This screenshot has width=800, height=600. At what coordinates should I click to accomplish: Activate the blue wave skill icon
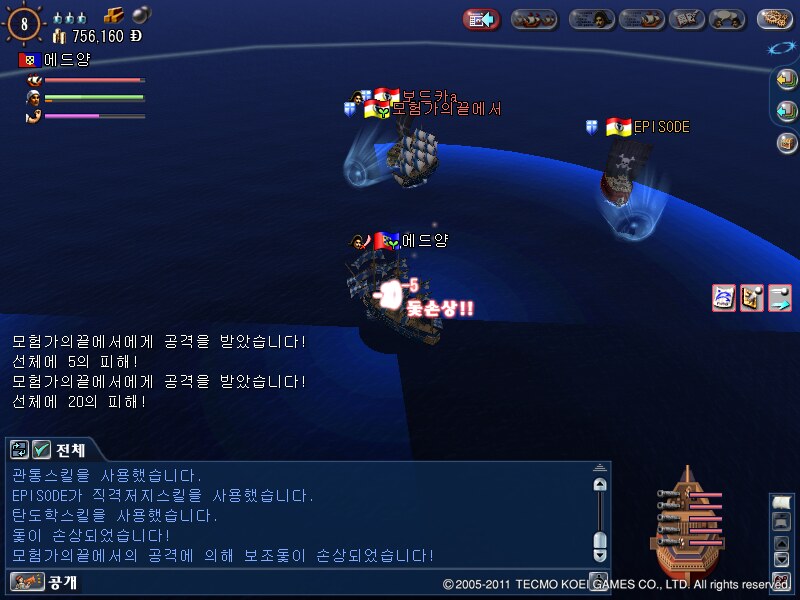click(x=724, y=297)
